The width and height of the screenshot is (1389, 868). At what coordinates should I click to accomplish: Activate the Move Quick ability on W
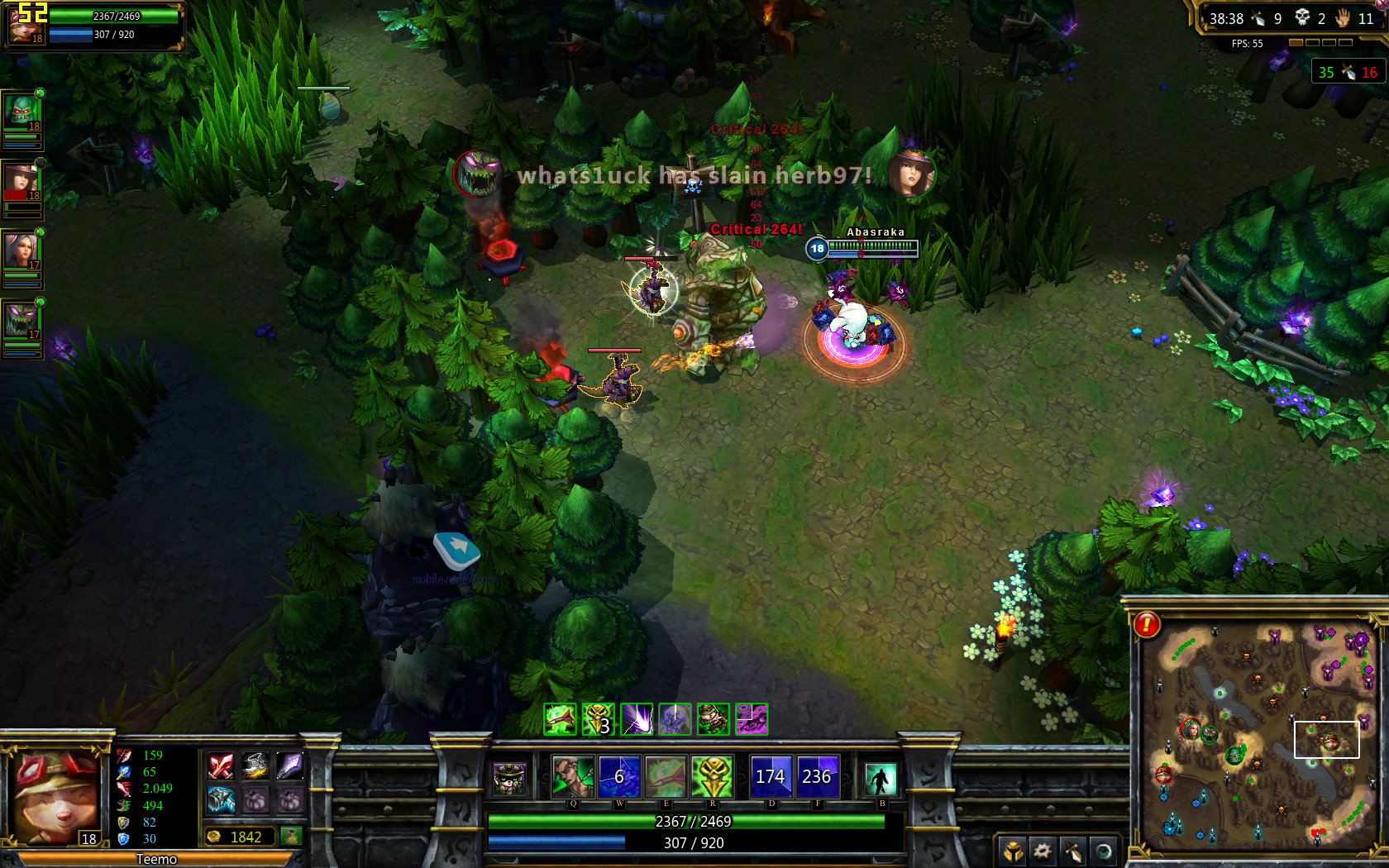click(x=619, y=777)
